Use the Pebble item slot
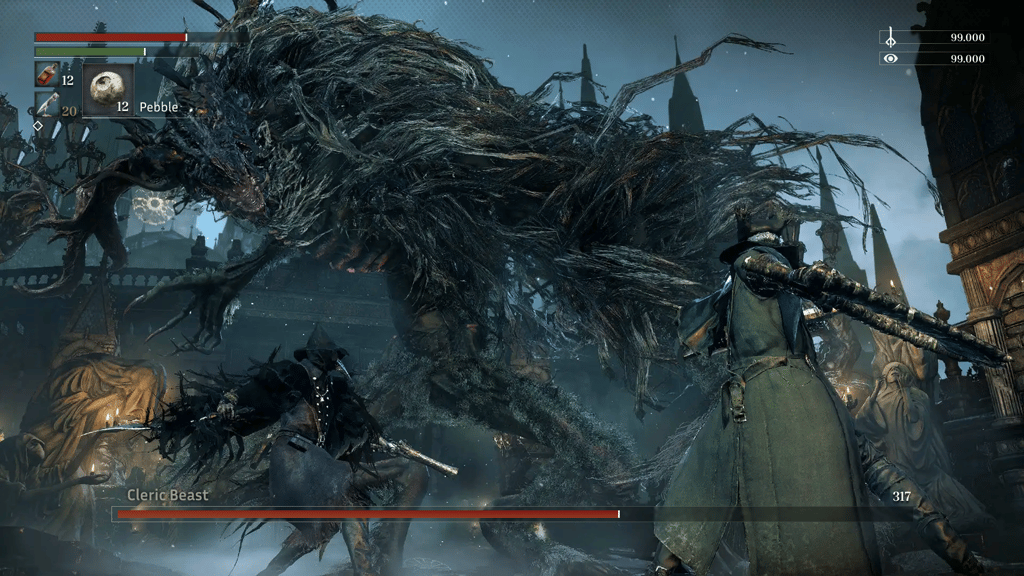 (x=107, y=91)
